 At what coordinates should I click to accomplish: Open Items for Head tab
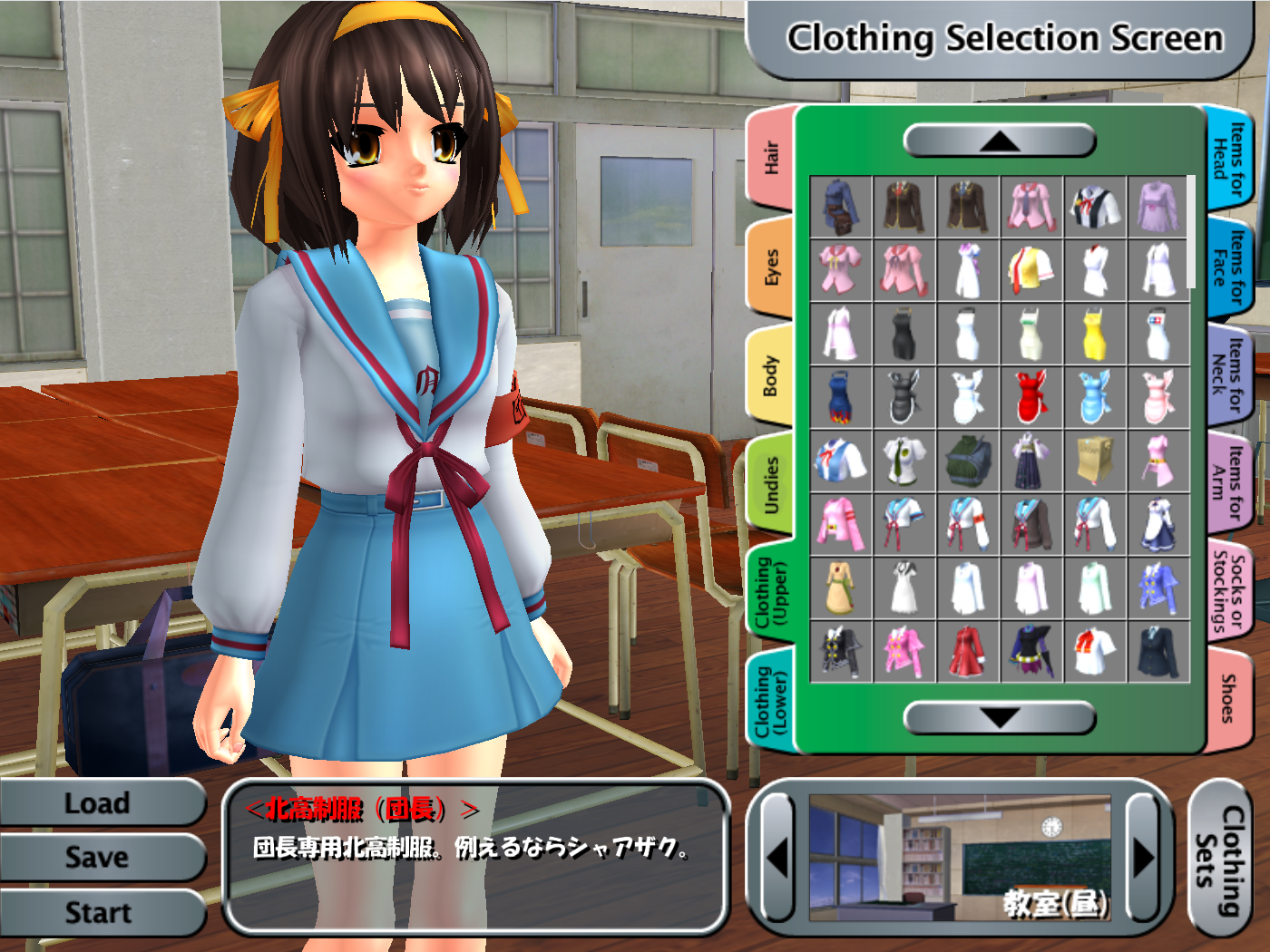point(1229,159)
